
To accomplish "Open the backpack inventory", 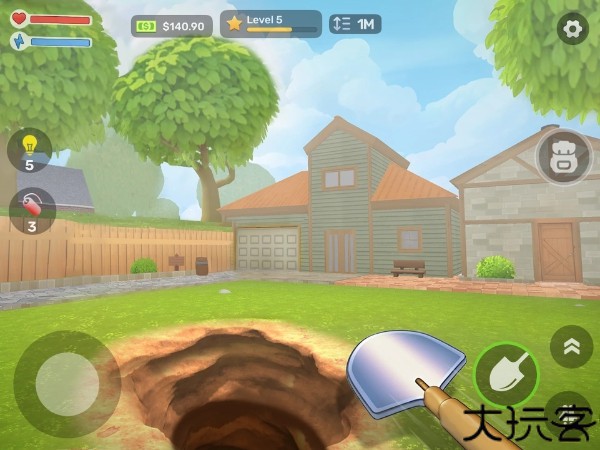I will (x=564, y=156).
